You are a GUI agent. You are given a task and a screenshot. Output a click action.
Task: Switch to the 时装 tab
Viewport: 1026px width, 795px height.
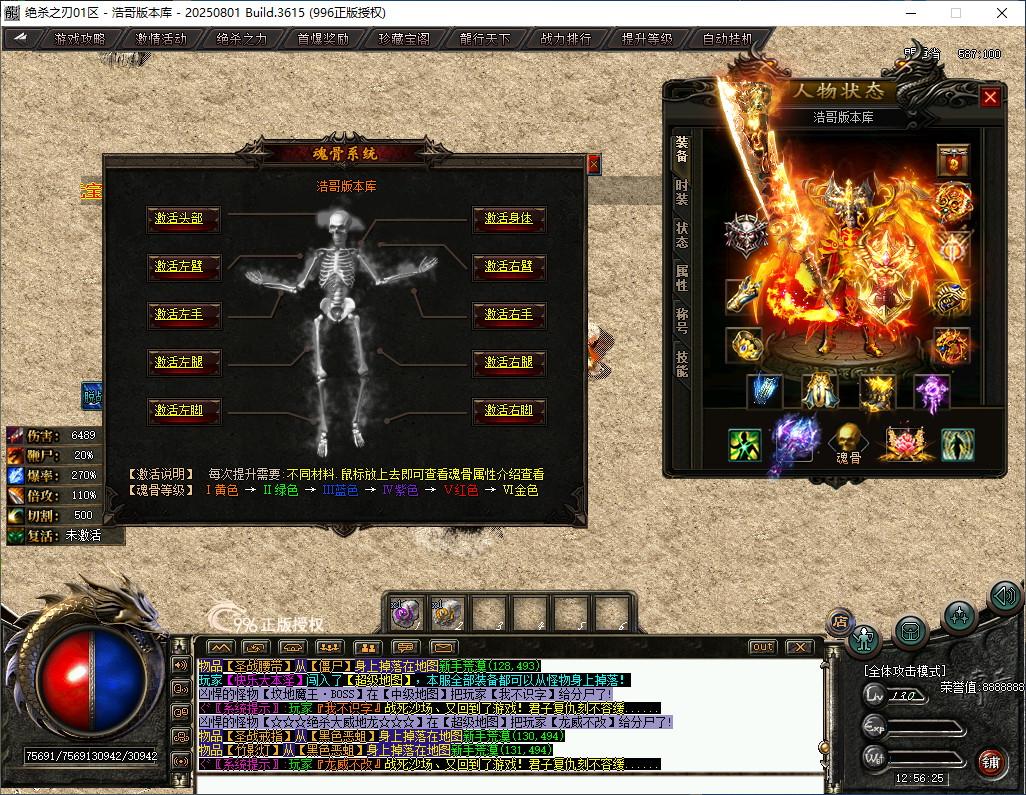click(x=682, y=193)
